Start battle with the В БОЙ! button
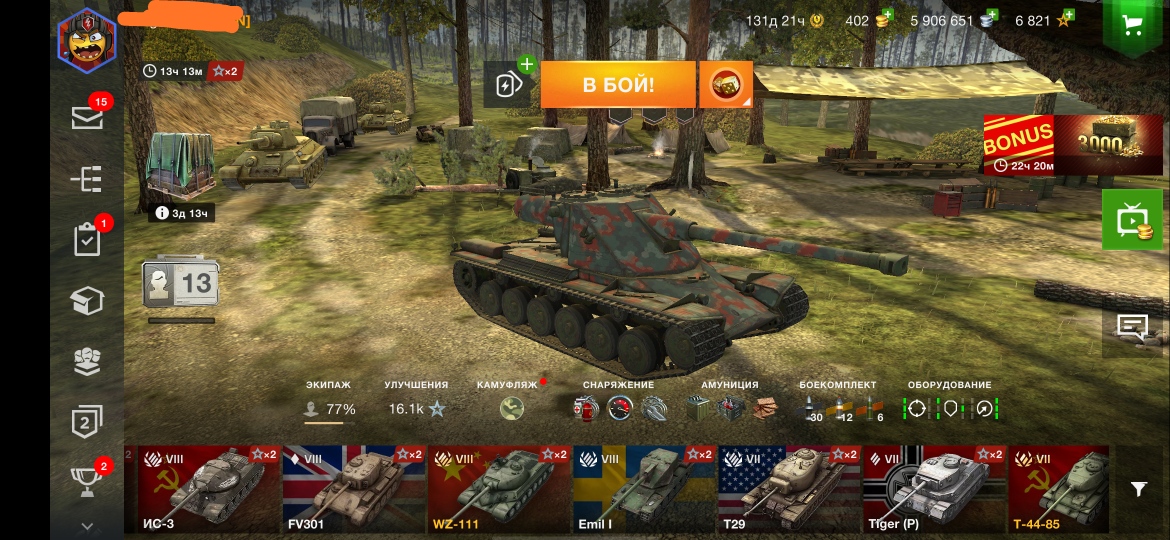The height and width of the screenshot is (540, 1170). coord(617,85)
